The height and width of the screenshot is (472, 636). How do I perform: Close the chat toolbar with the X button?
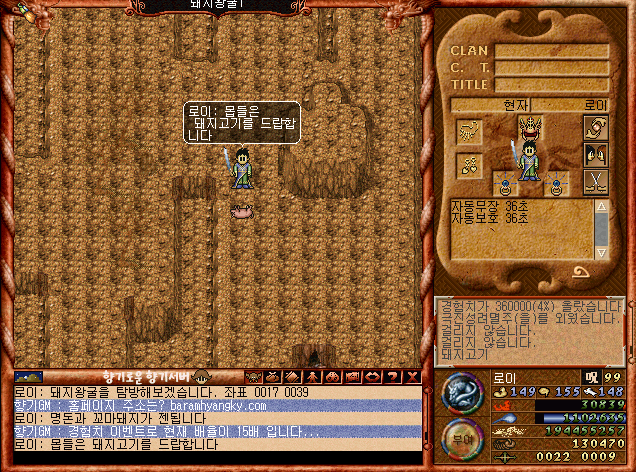click(x=413, y=376)
